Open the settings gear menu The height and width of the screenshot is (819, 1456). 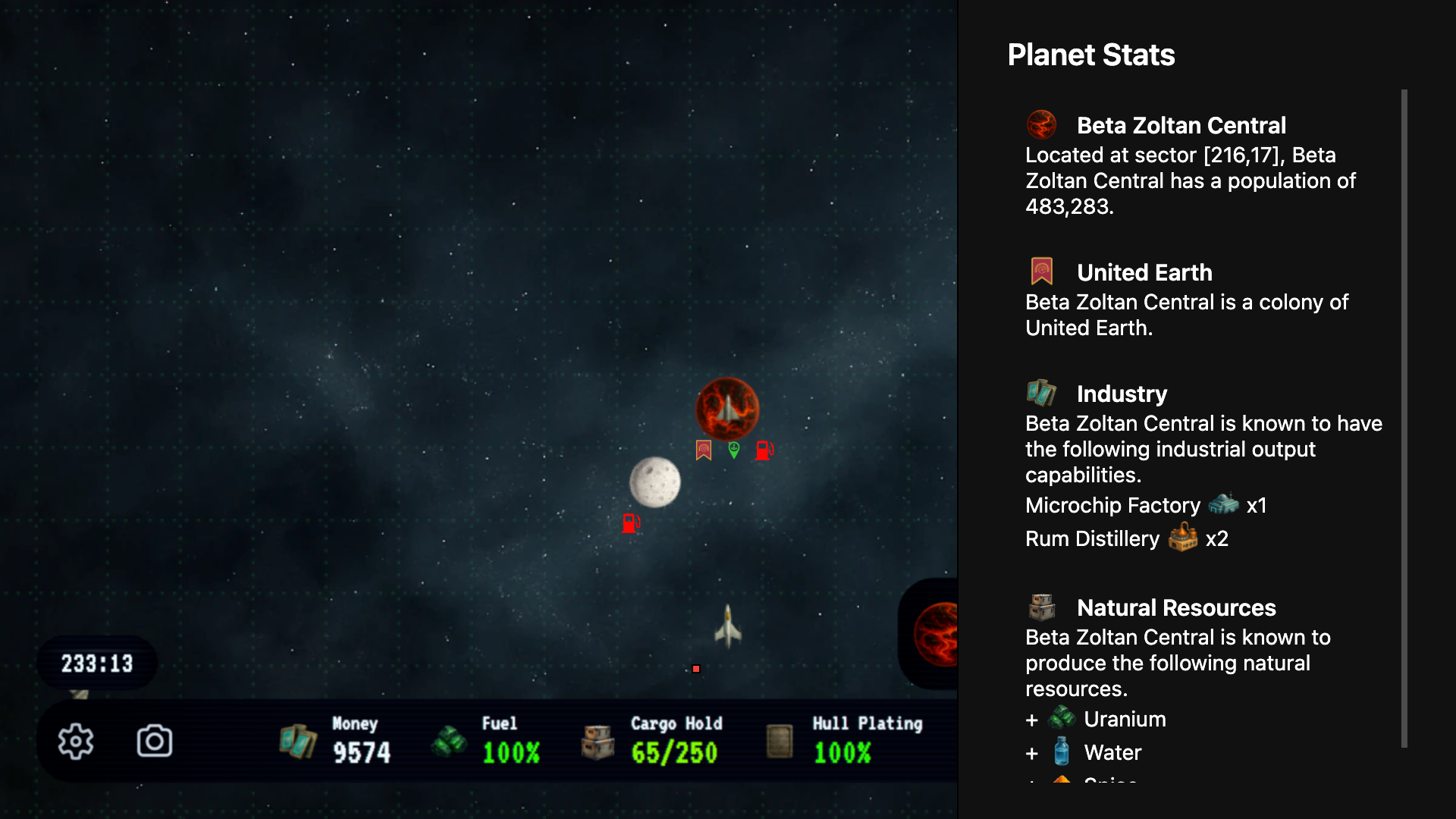[76, 741]
